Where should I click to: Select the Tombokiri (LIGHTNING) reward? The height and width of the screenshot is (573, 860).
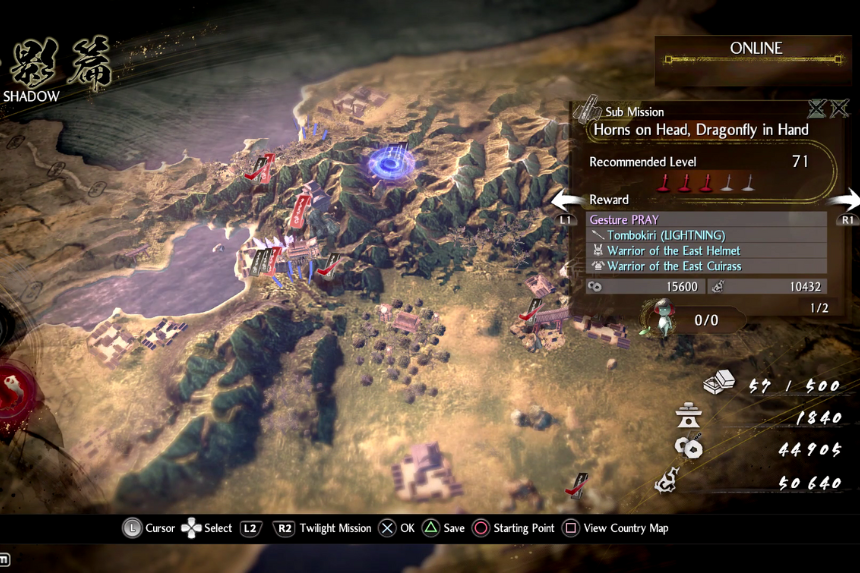click(706, 235)
